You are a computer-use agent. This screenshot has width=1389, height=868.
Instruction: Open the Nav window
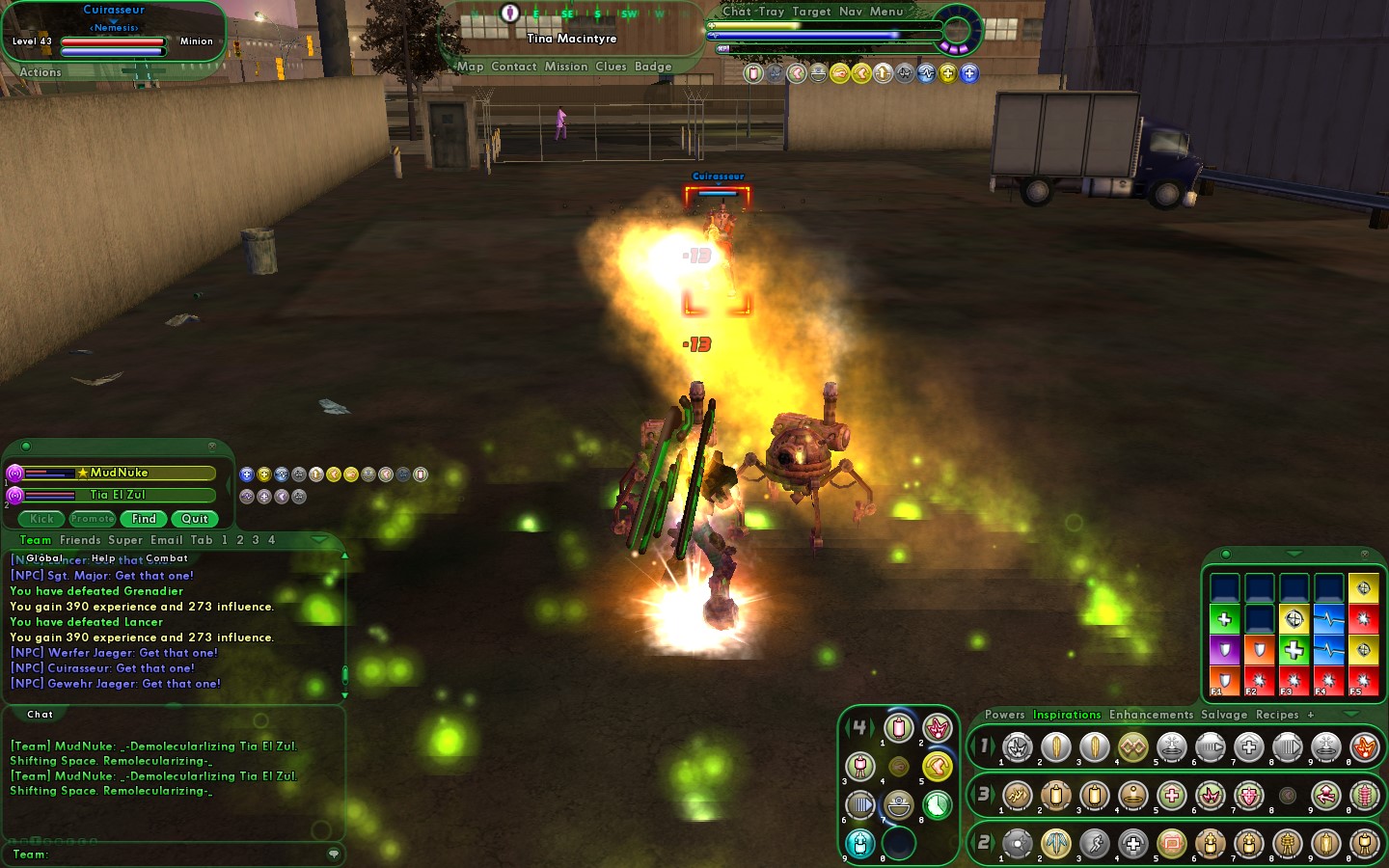coord(851,12)
